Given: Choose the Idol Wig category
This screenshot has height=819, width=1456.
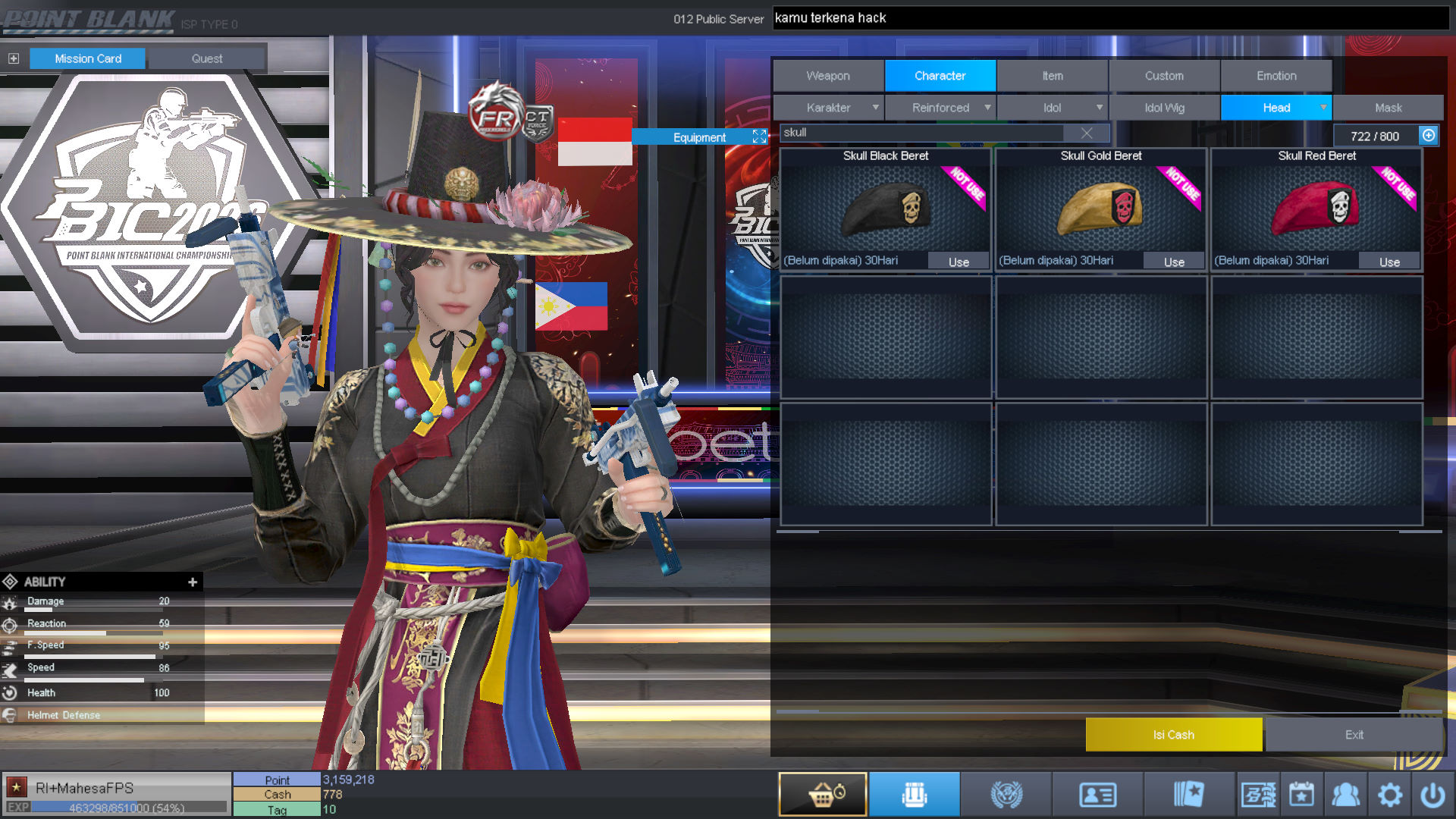Looking at the screenshot, I should tap(1164, 108).
